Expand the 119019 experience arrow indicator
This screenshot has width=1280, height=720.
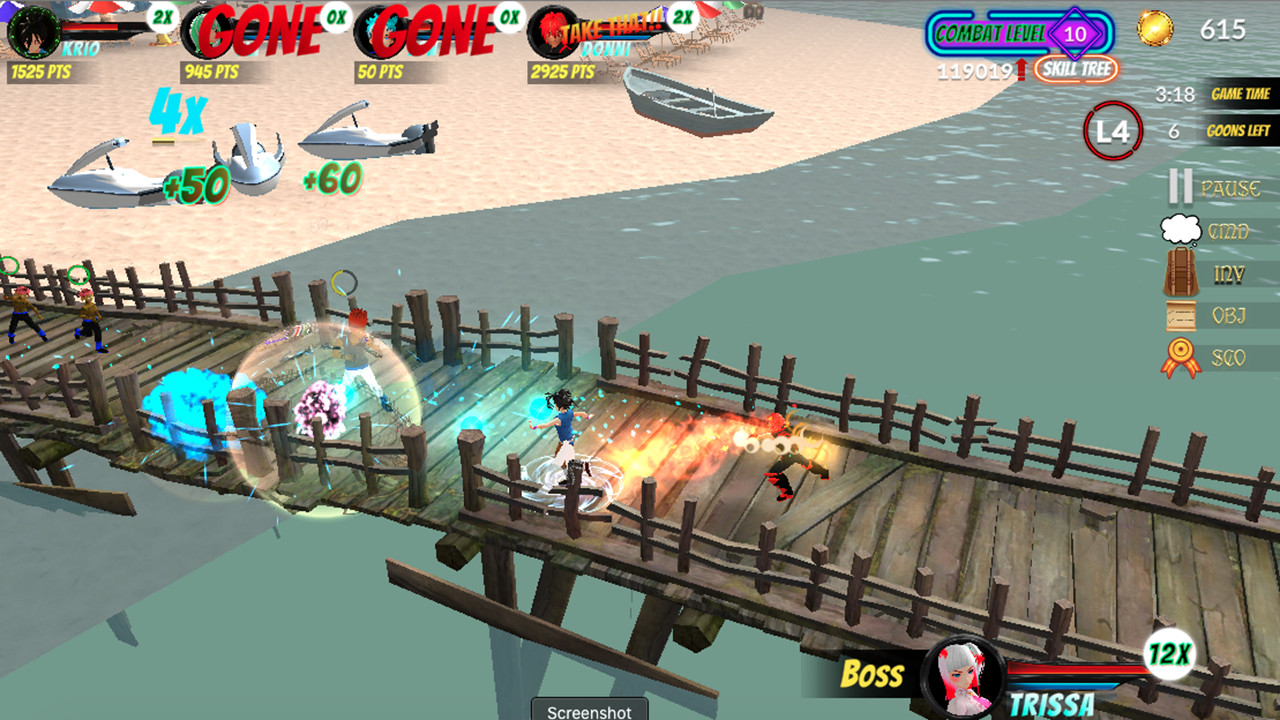tap(975, 68)
